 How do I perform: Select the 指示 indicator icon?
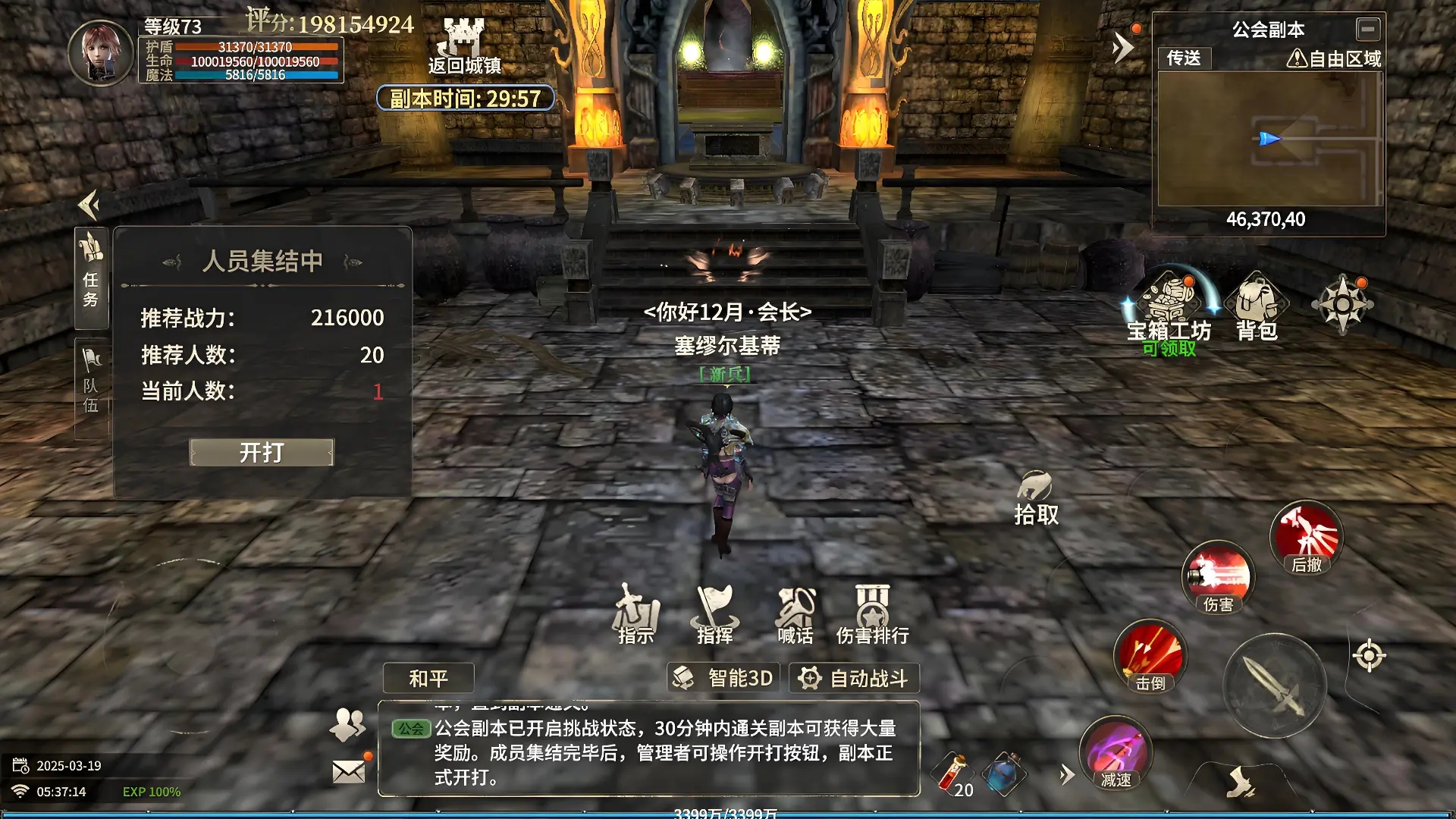[635, 614]
